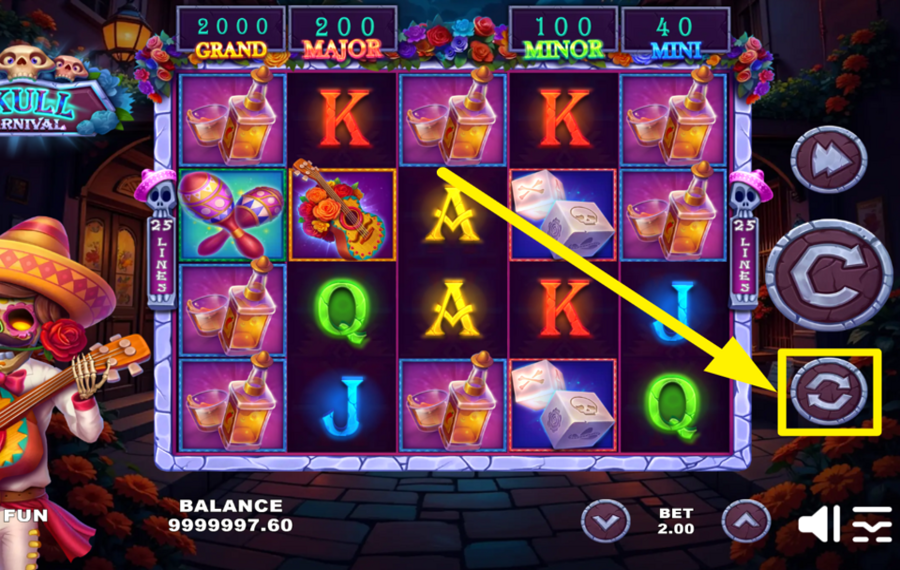
Task: Increase the bet with the up arrow
Action: [746, 520]
